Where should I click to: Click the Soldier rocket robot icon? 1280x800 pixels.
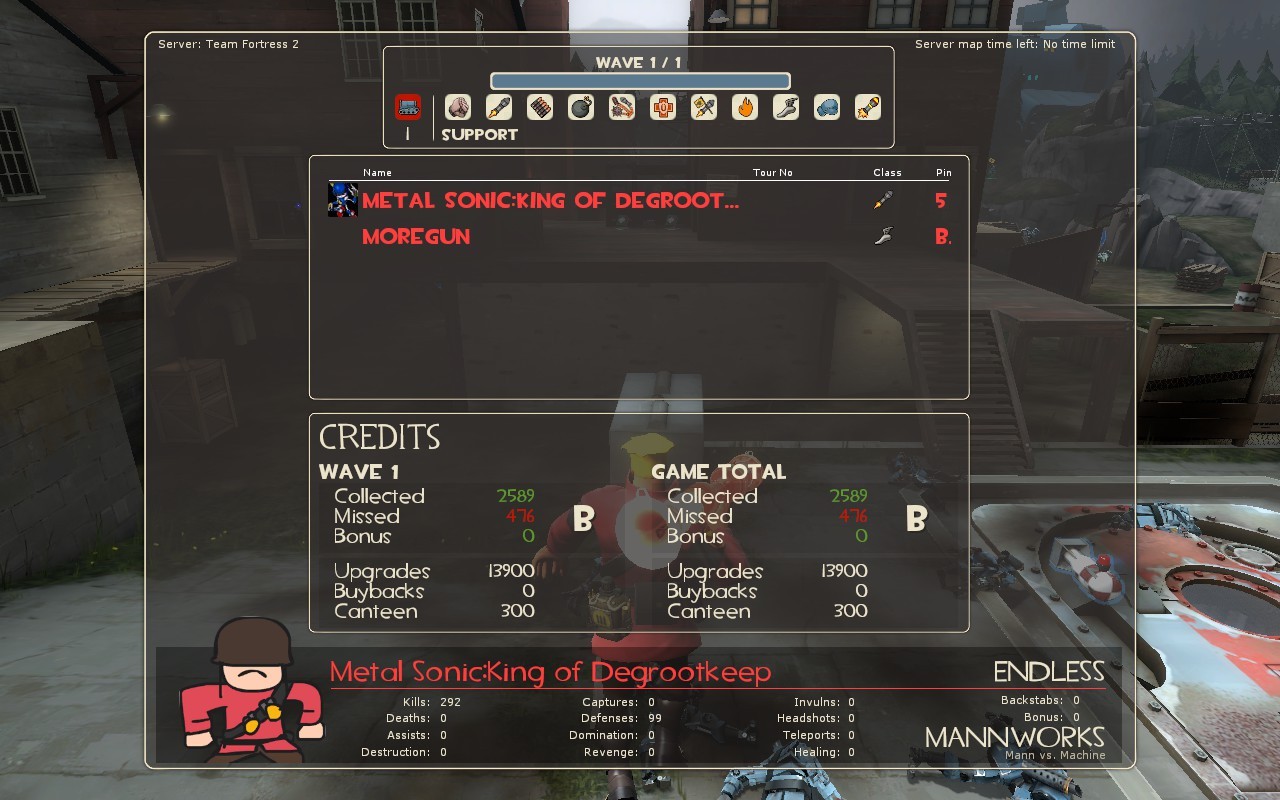click(x=501, y=107)
